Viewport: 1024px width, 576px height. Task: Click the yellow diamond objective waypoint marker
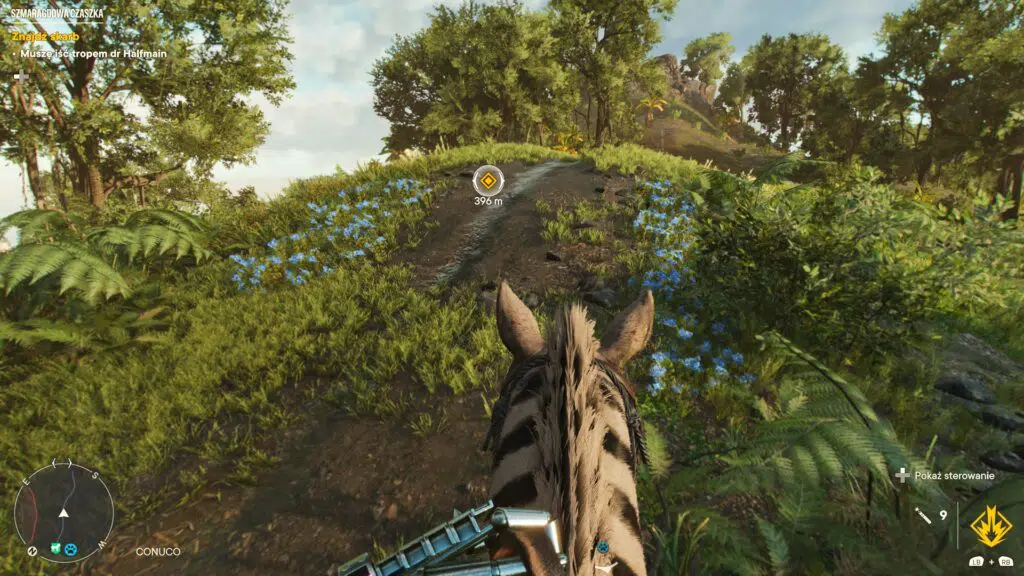(488, 180)
